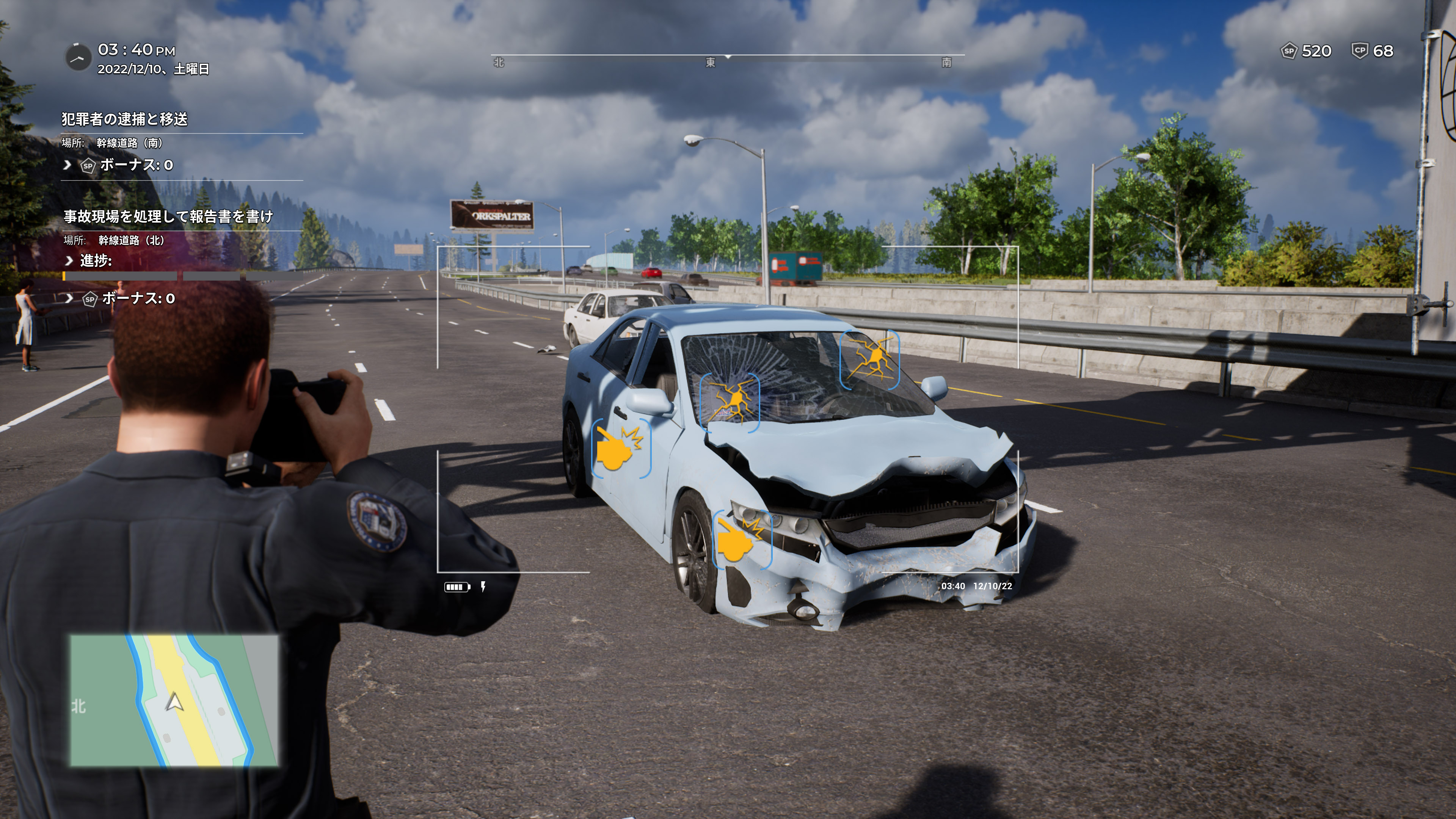The width and height of the screenshot is (1456, 819).
Task: Select the 犯罪者の逮捕と移送 objective
Action: coord(124,119)
